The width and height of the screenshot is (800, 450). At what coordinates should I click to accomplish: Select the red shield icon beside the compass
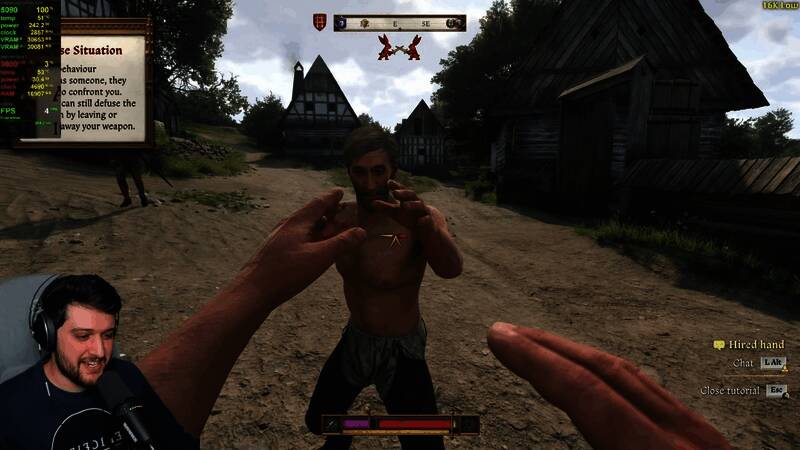pyautogui.click(x=319, y=22)
